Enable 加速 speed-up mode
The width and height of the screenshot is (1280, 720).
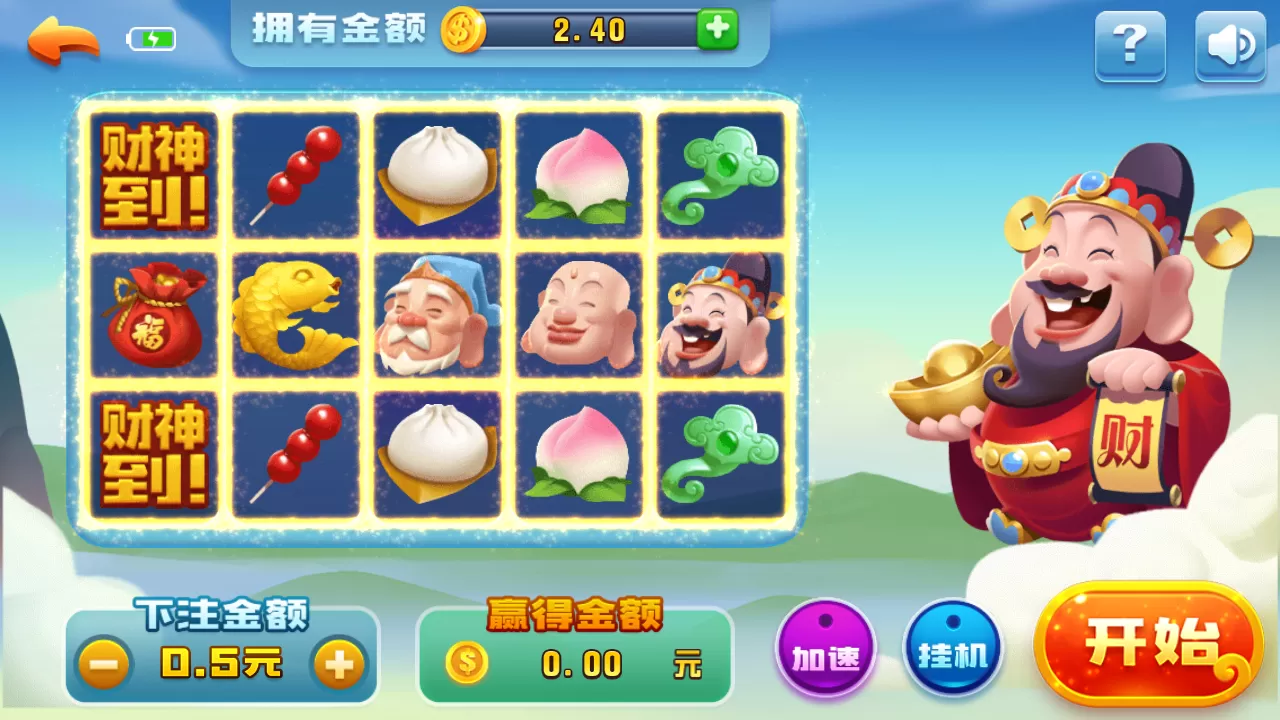coord(827,648)
